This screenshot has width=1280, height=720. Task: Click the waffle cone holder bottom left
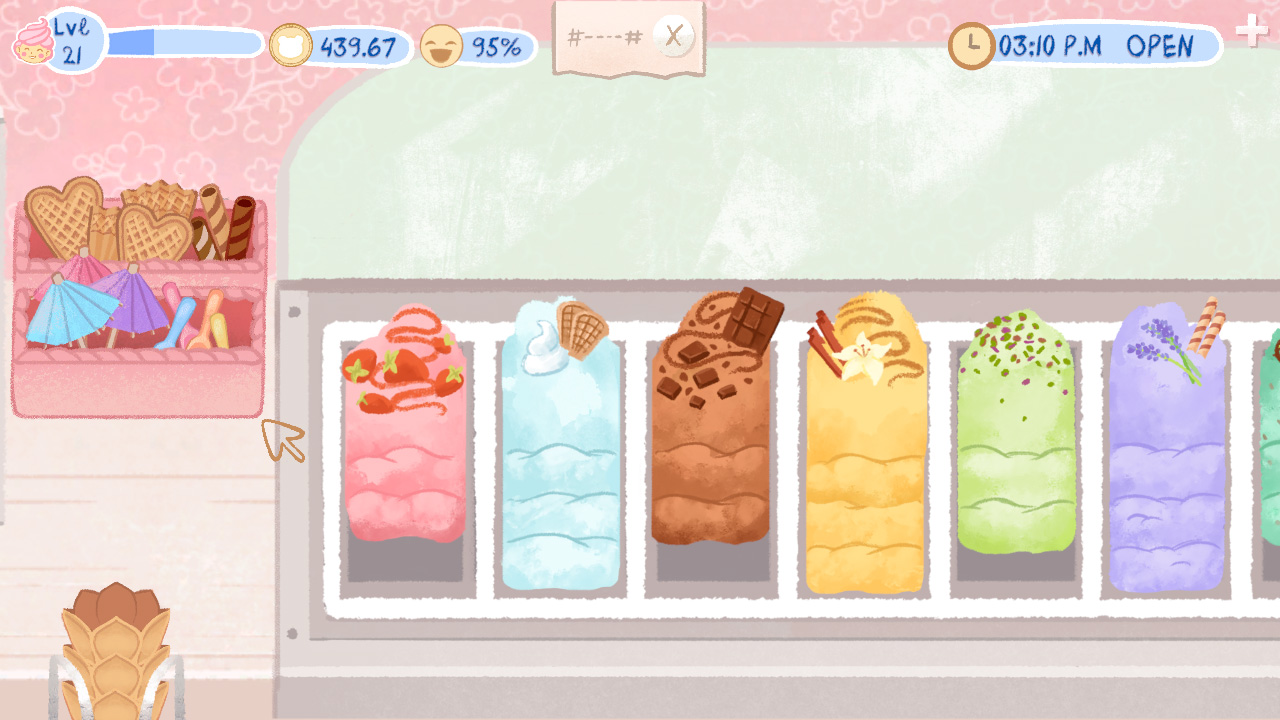(x=115, y=650)
